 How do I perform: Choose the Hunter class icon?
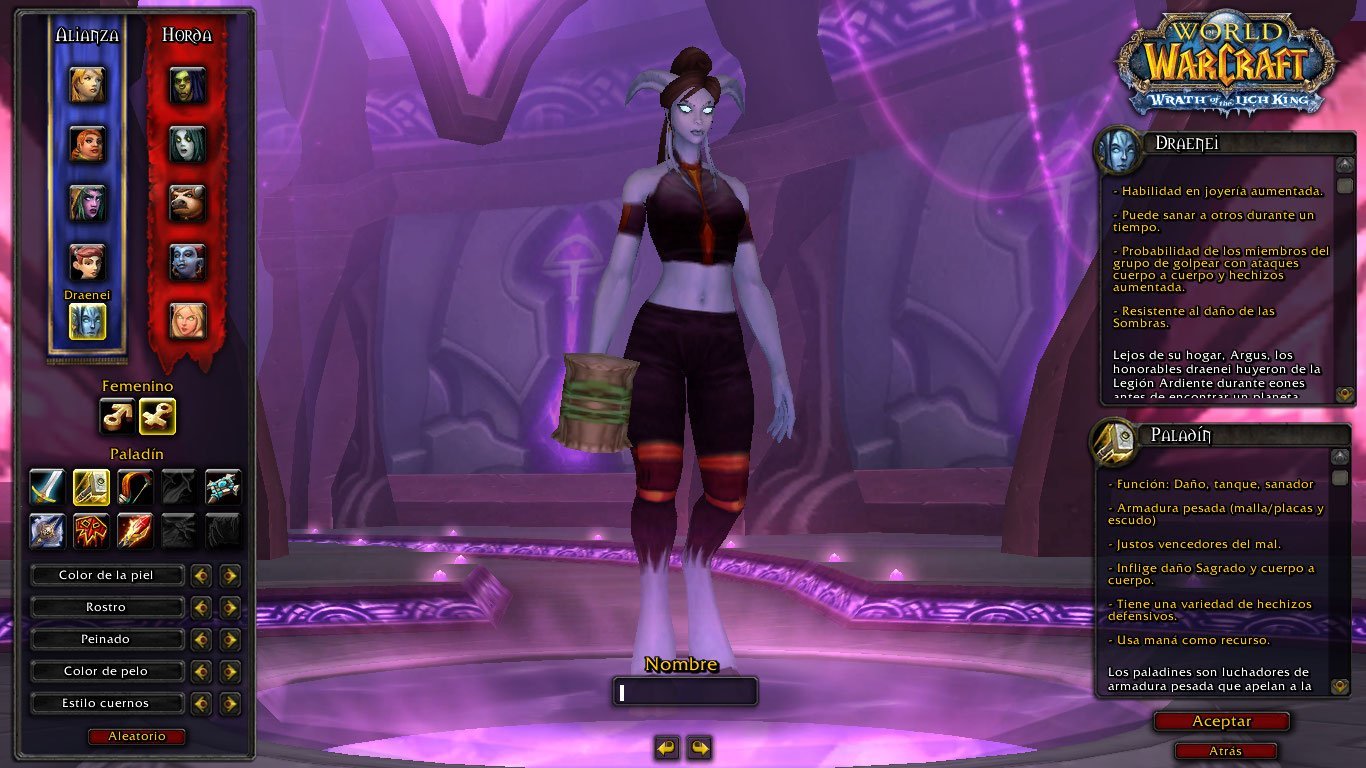135,487
